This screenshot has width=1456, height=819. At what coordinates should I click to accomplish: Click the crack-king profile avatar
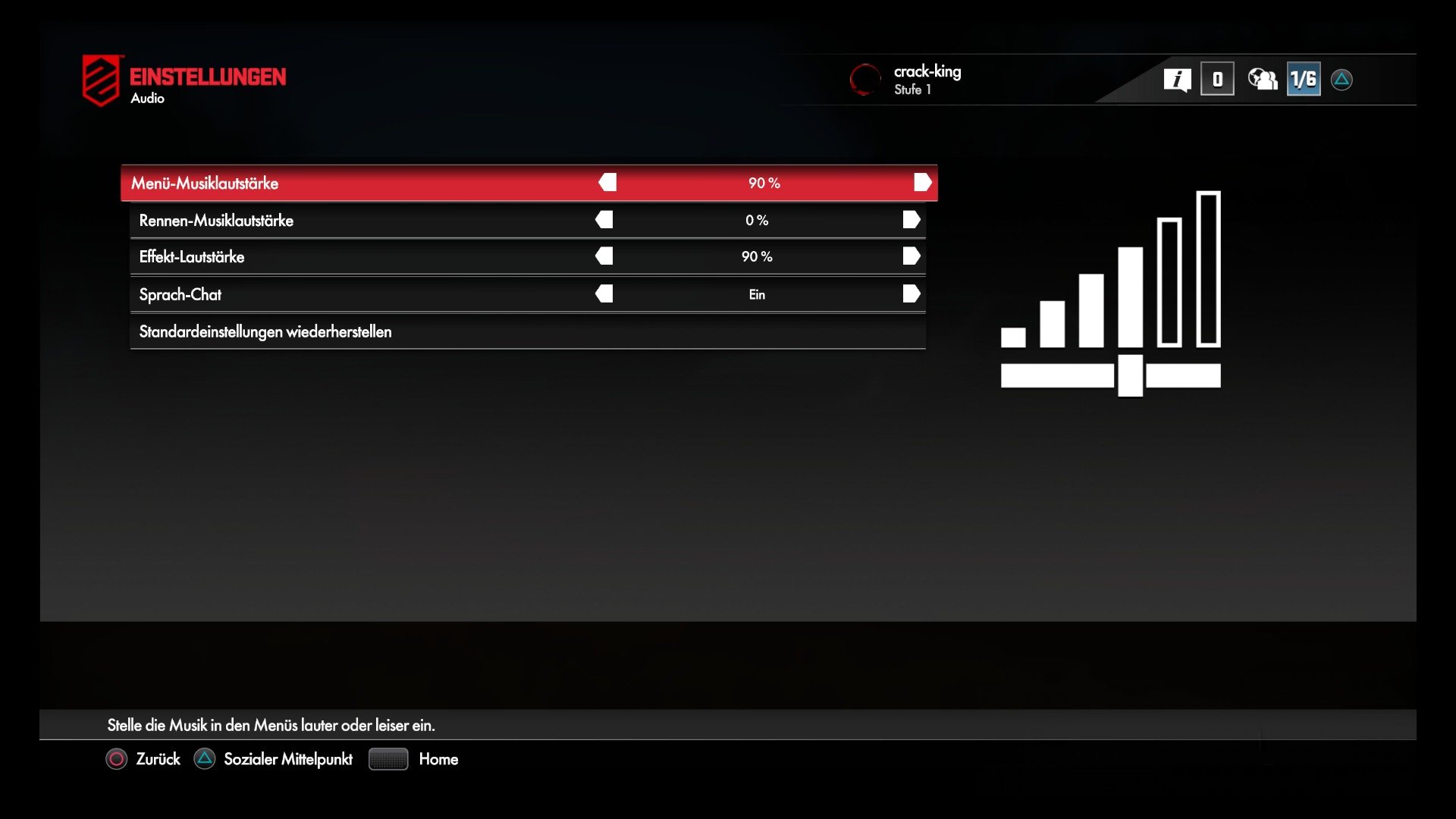864,80
